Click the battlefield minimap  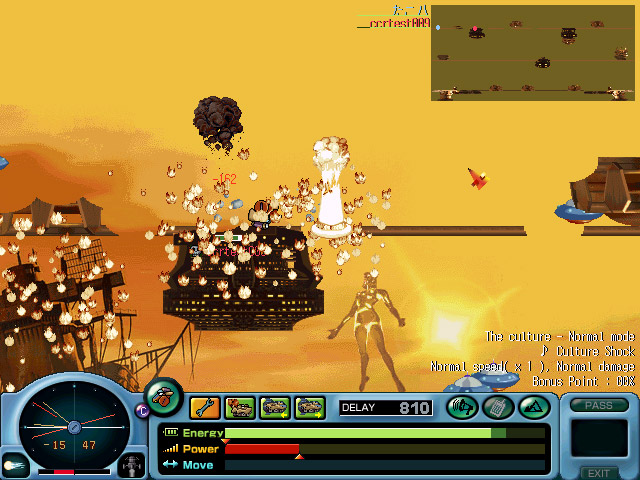pyautogui.click(x=533, y=53)
